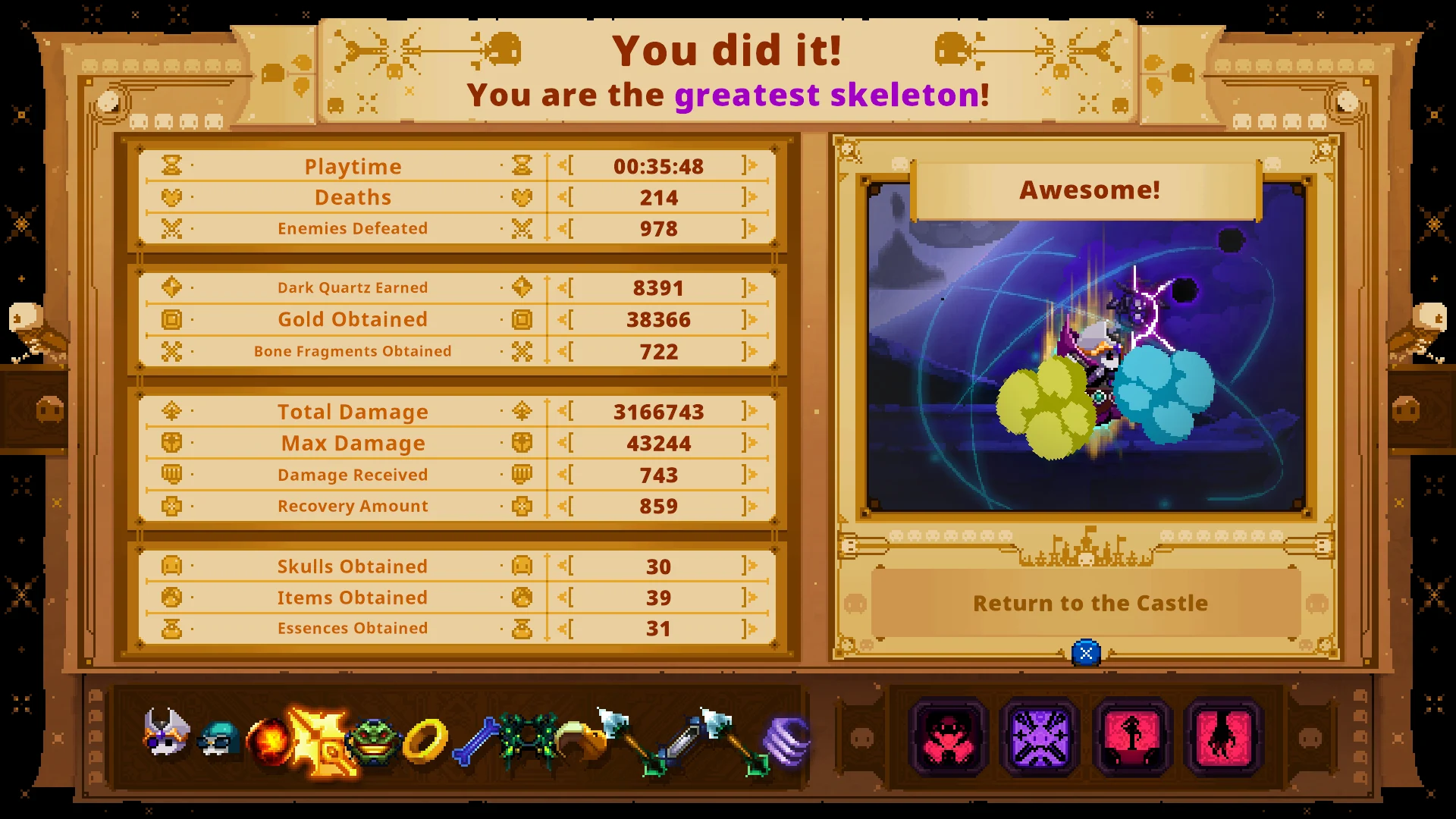
Task: Click the Awesome! banner
Action: [1089, 190]
